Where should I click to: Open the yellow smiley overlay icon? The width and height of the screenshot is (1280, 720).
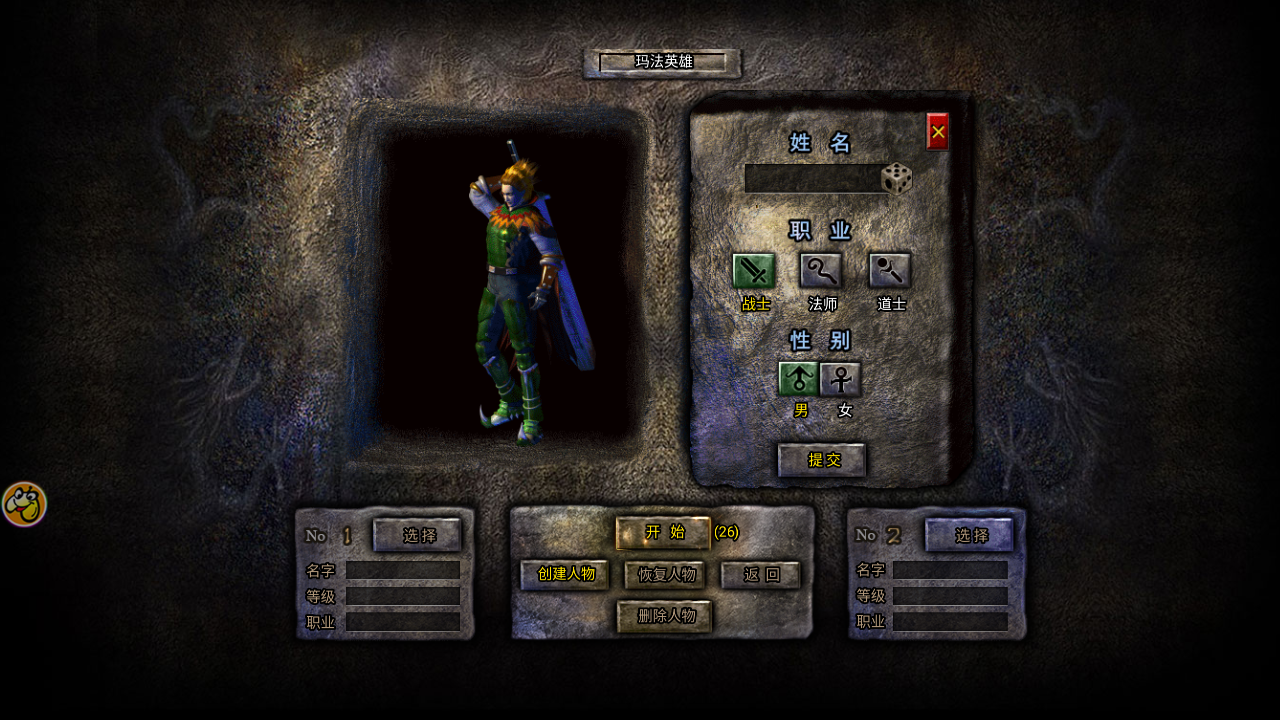[24, 504]
